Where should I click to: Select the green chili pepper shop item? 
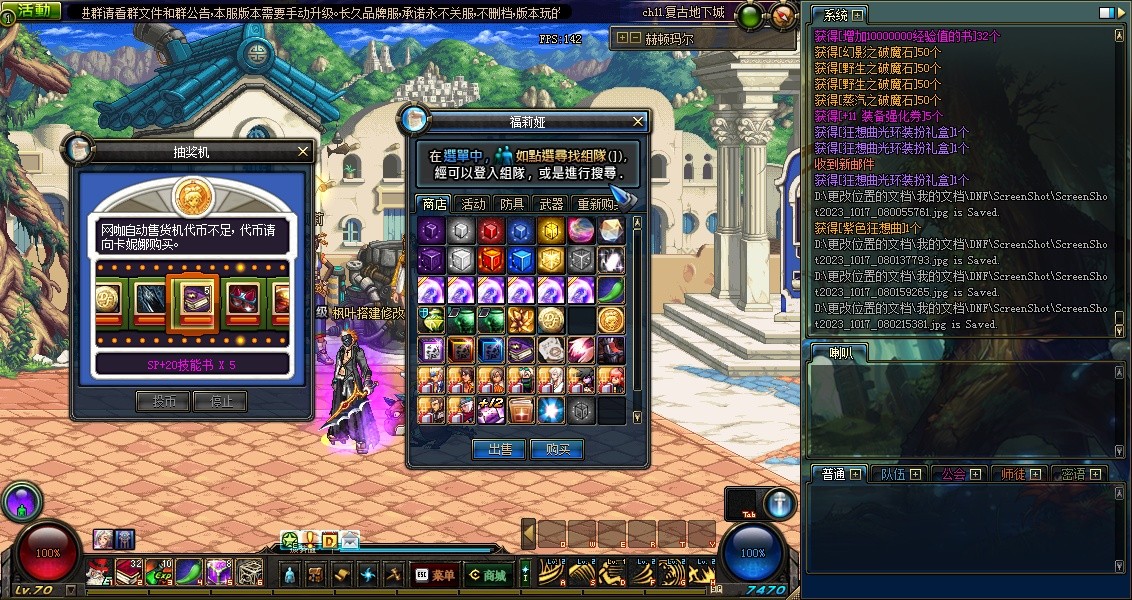pyautogui.click(x=611, y=290)
